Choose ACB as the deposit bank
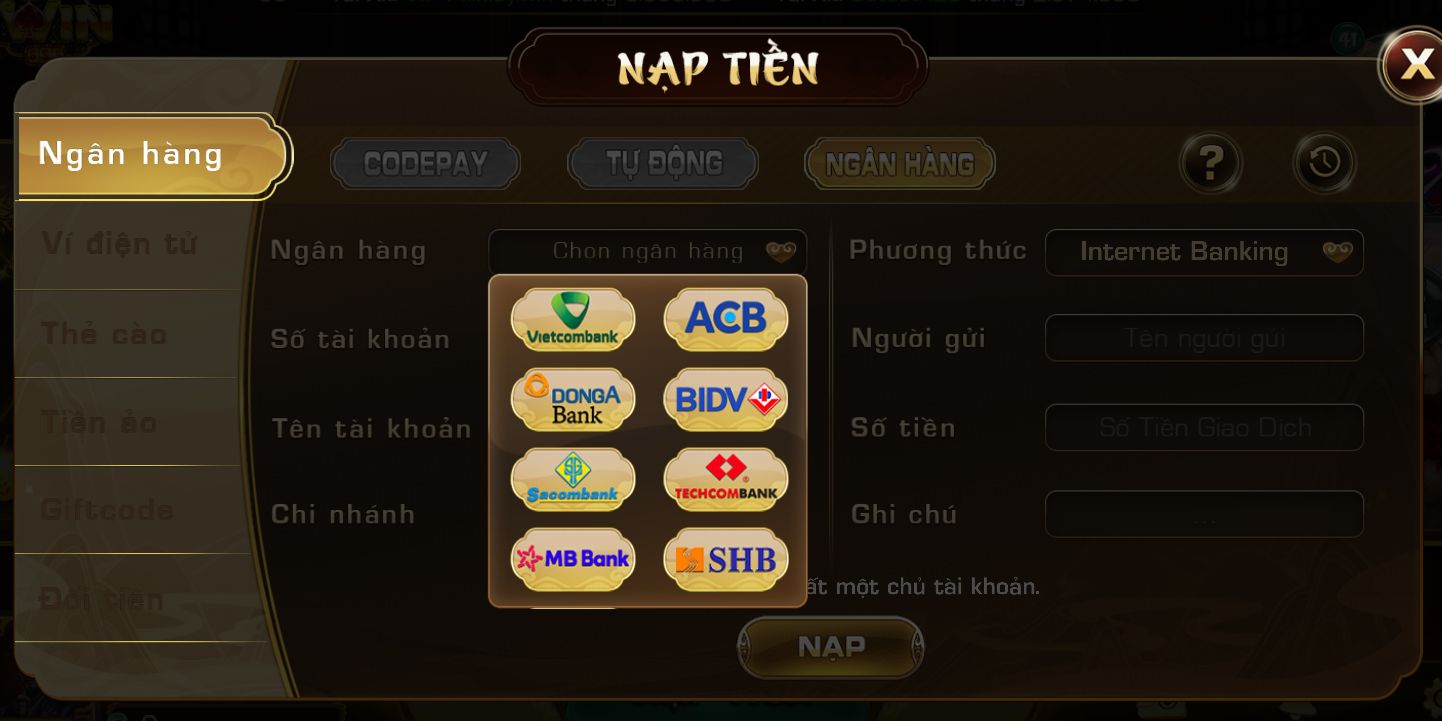The height and width of the screenshot is (721, 1442). [x=725, y=319]
